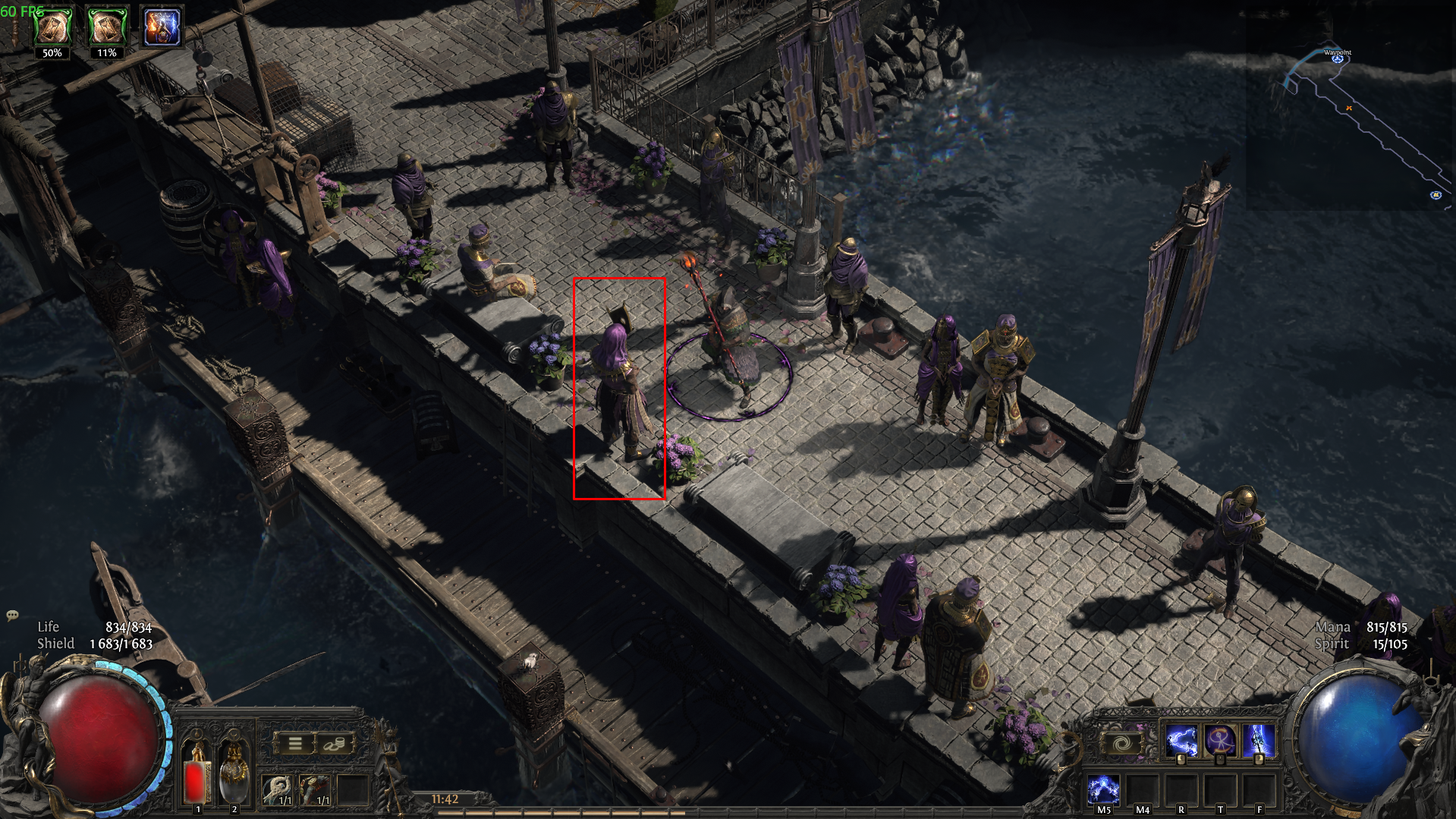Screen dimensions: 1456x819
Task: Activate the lightning pillar strike skill
Action: point(1258,742)
